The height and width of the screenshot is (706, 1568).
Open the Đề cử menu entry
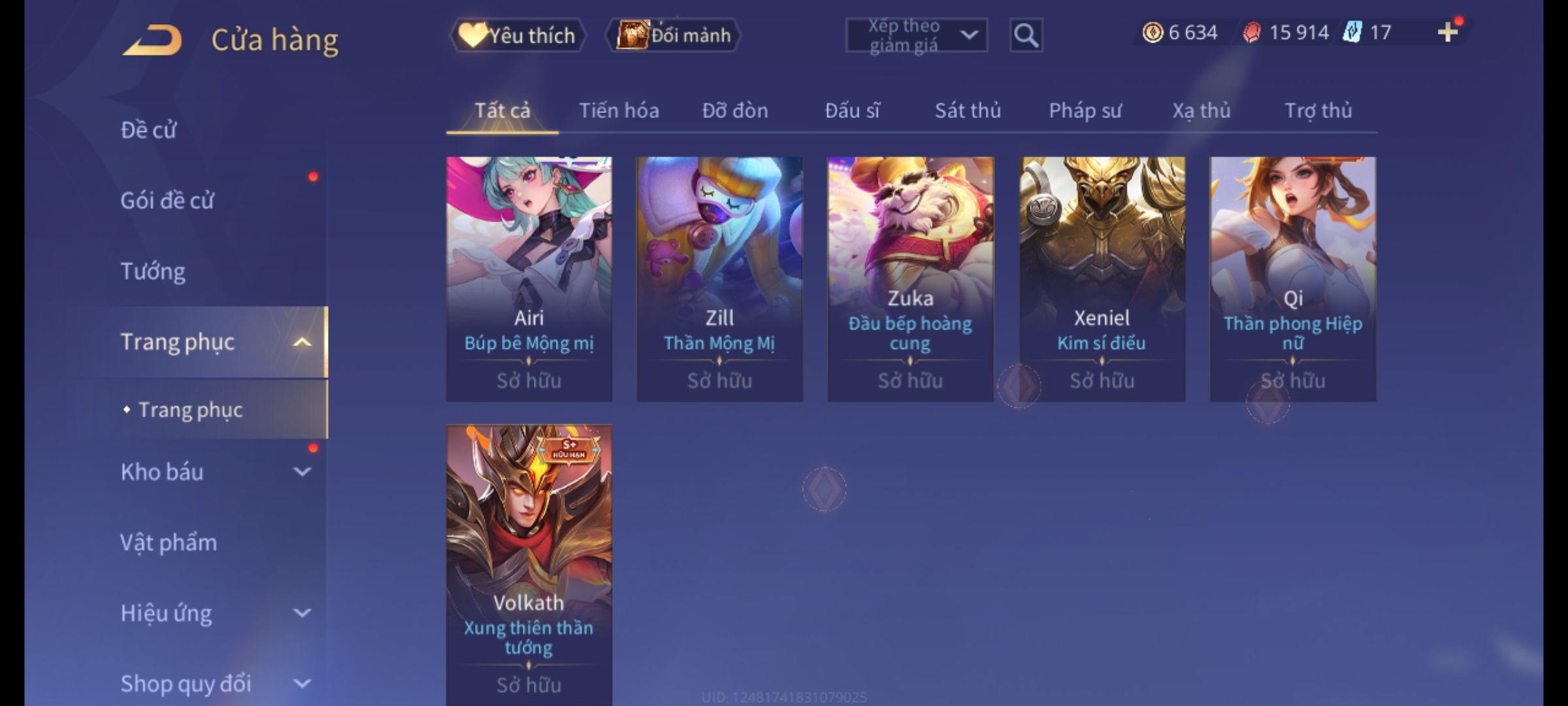149,130
